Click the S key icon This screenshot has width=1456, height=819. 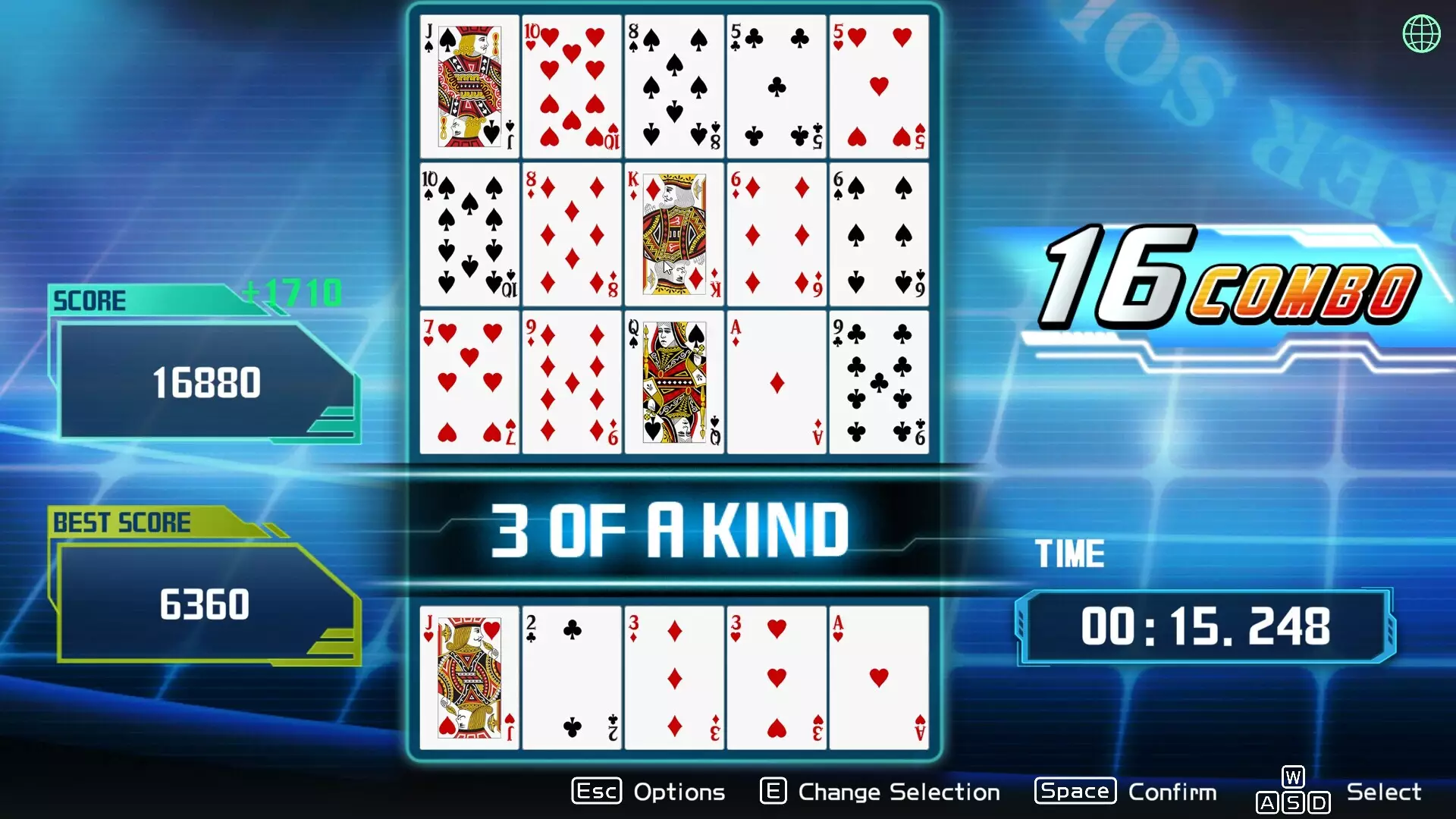click(1291, 802)
